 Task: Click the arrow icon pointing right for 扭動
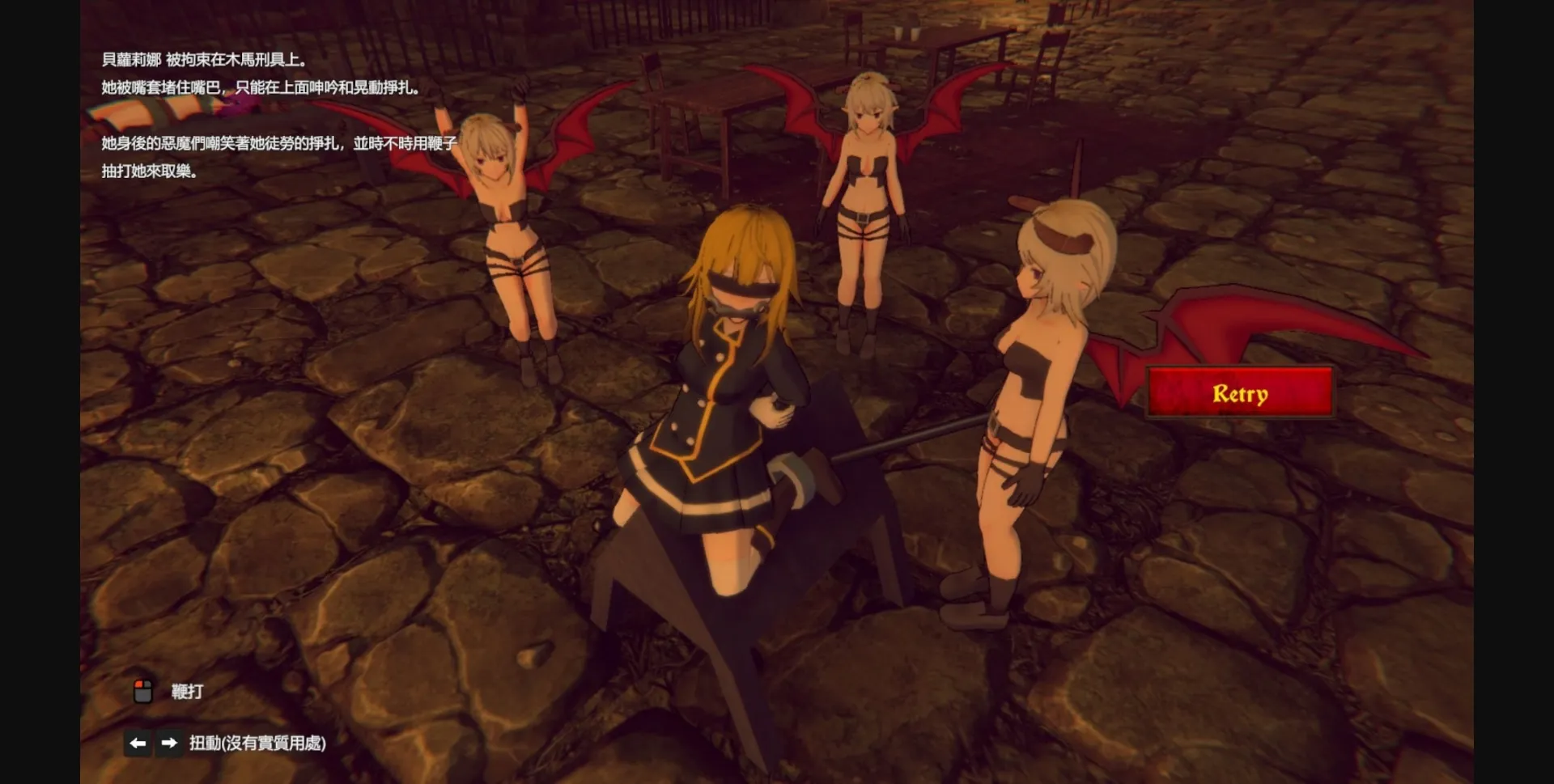(168, 742)
